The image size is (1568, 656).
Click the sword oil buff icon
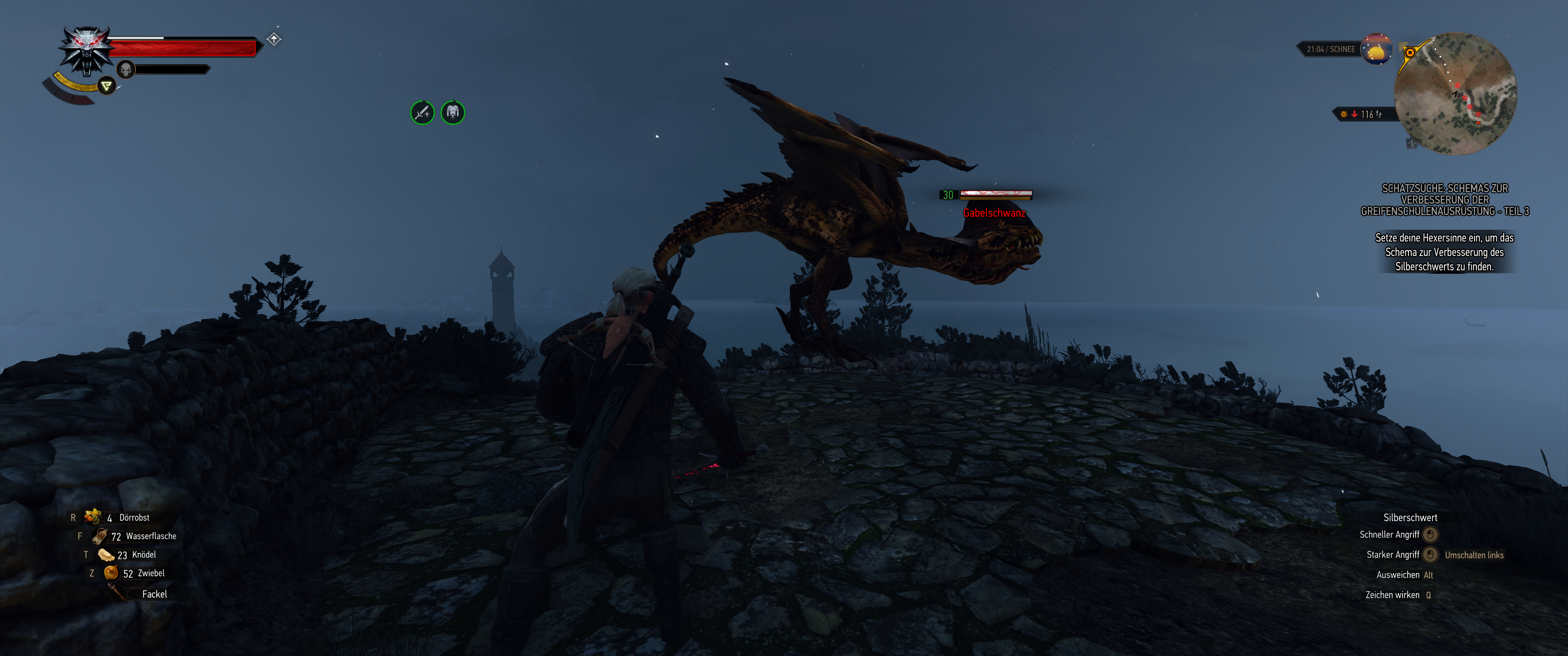tap(423, 111)
